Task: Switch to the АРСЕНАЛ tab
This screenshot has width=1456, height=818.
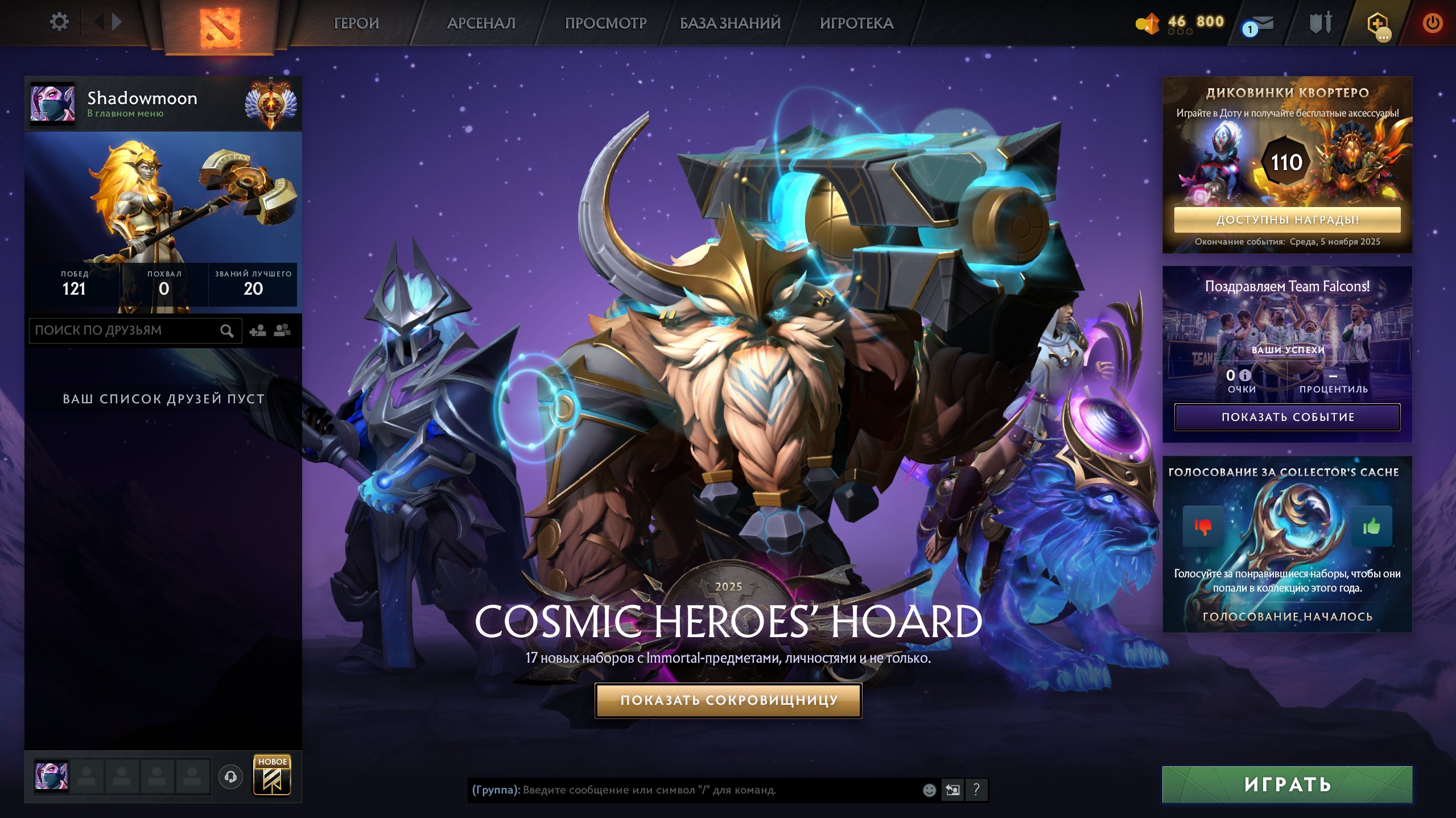Action: [x=481, y=23]
